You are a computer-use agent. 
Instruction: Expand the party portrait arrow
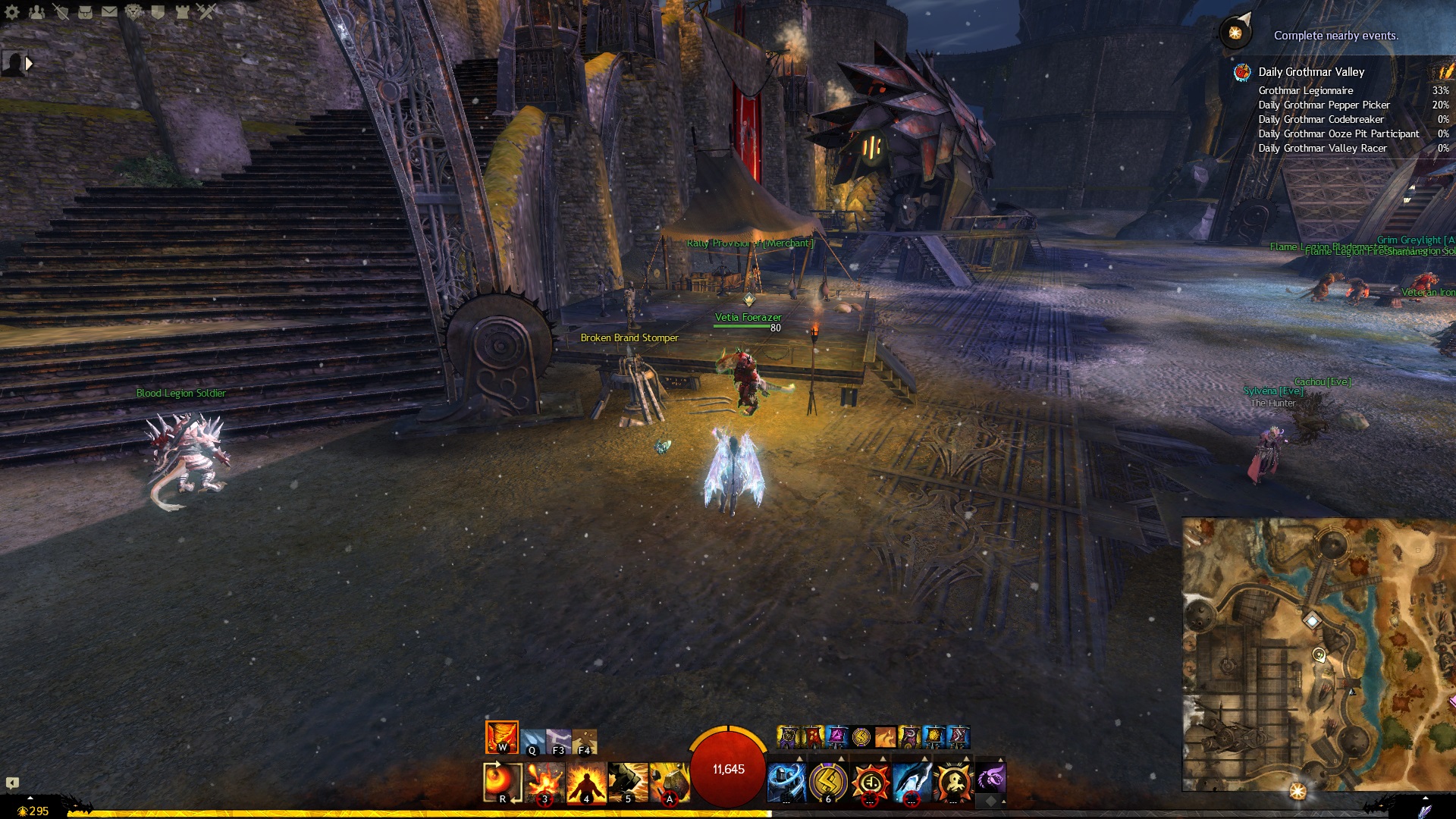(29, 64)
